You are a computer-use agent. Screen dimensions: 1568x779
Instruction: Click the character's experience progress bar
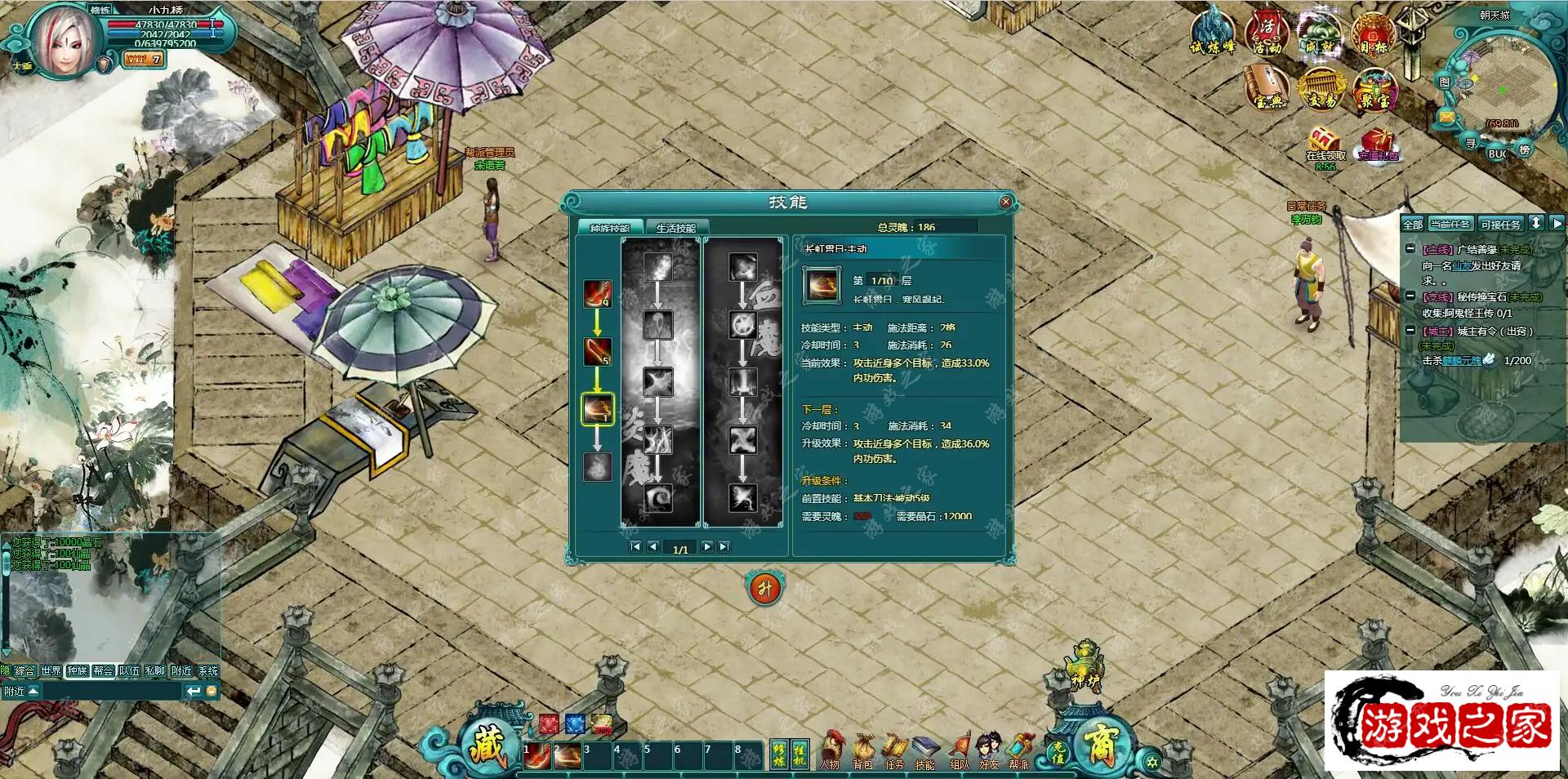point(163,43)
